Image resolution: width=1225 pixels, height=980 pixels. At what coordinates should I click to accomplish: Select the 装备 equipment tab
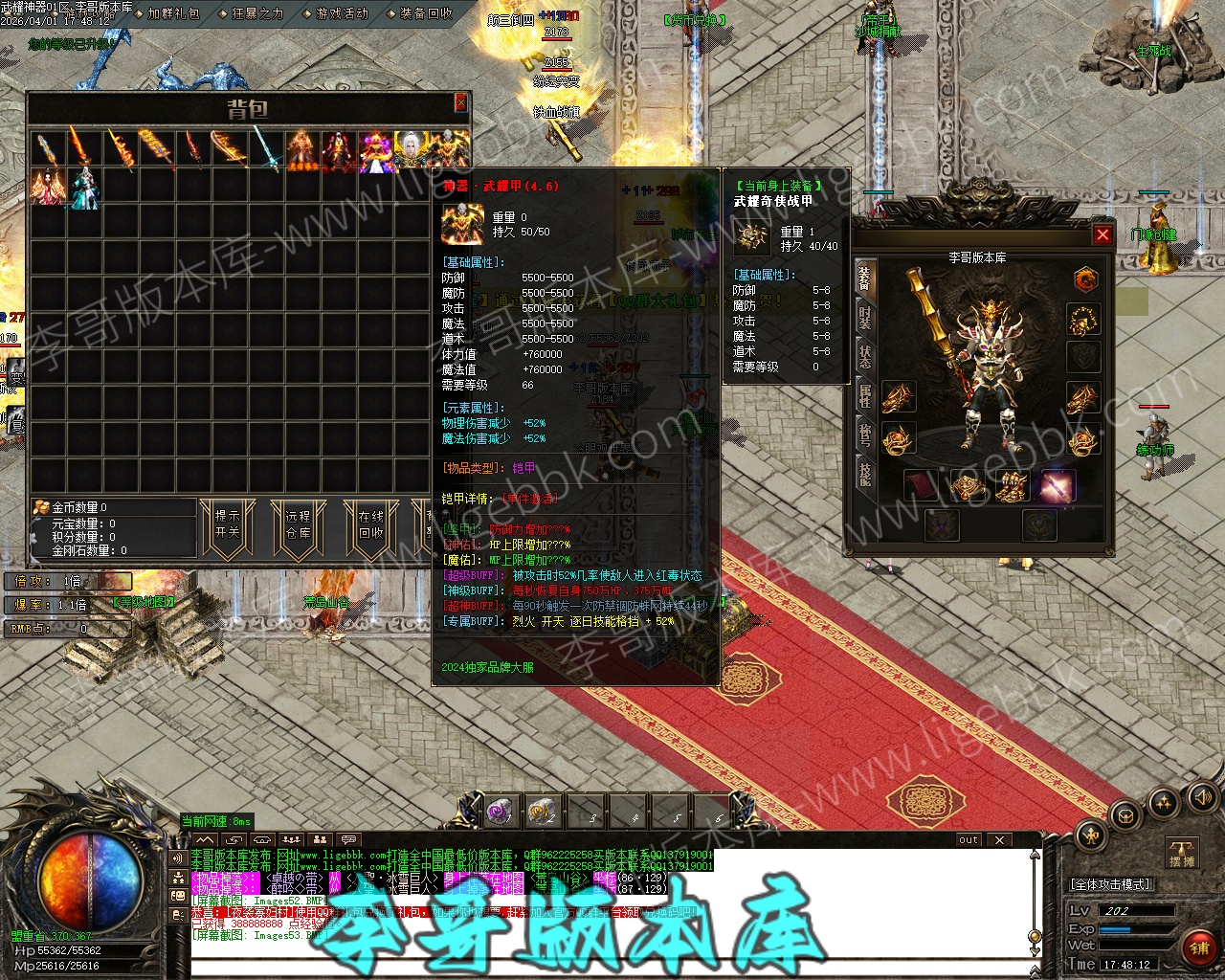[x=864, y=278]
